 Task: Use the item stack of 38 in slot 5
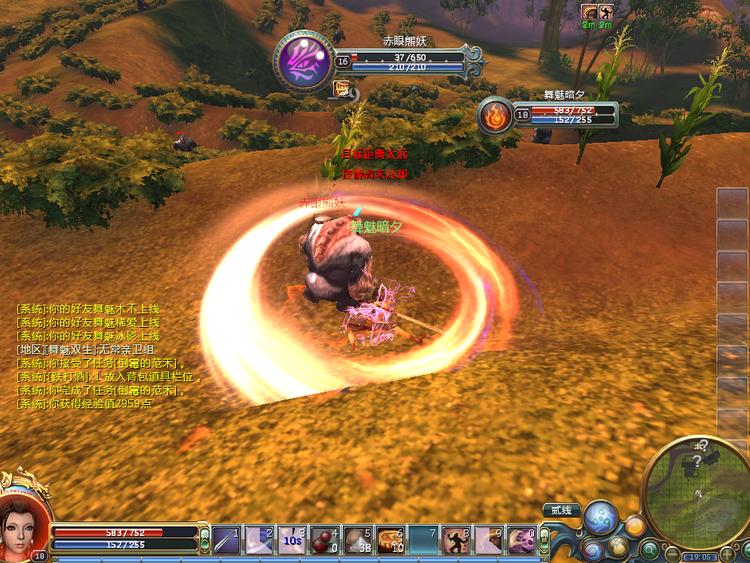point(357,540)
